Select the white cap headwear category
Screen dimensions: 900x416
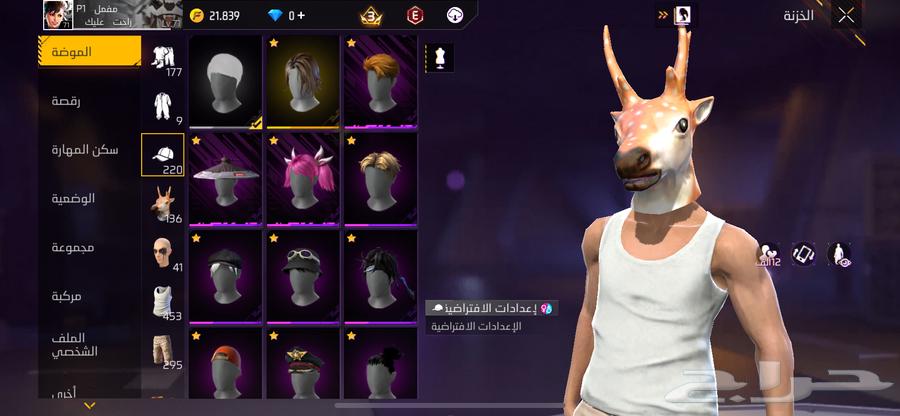coord(163,152)
